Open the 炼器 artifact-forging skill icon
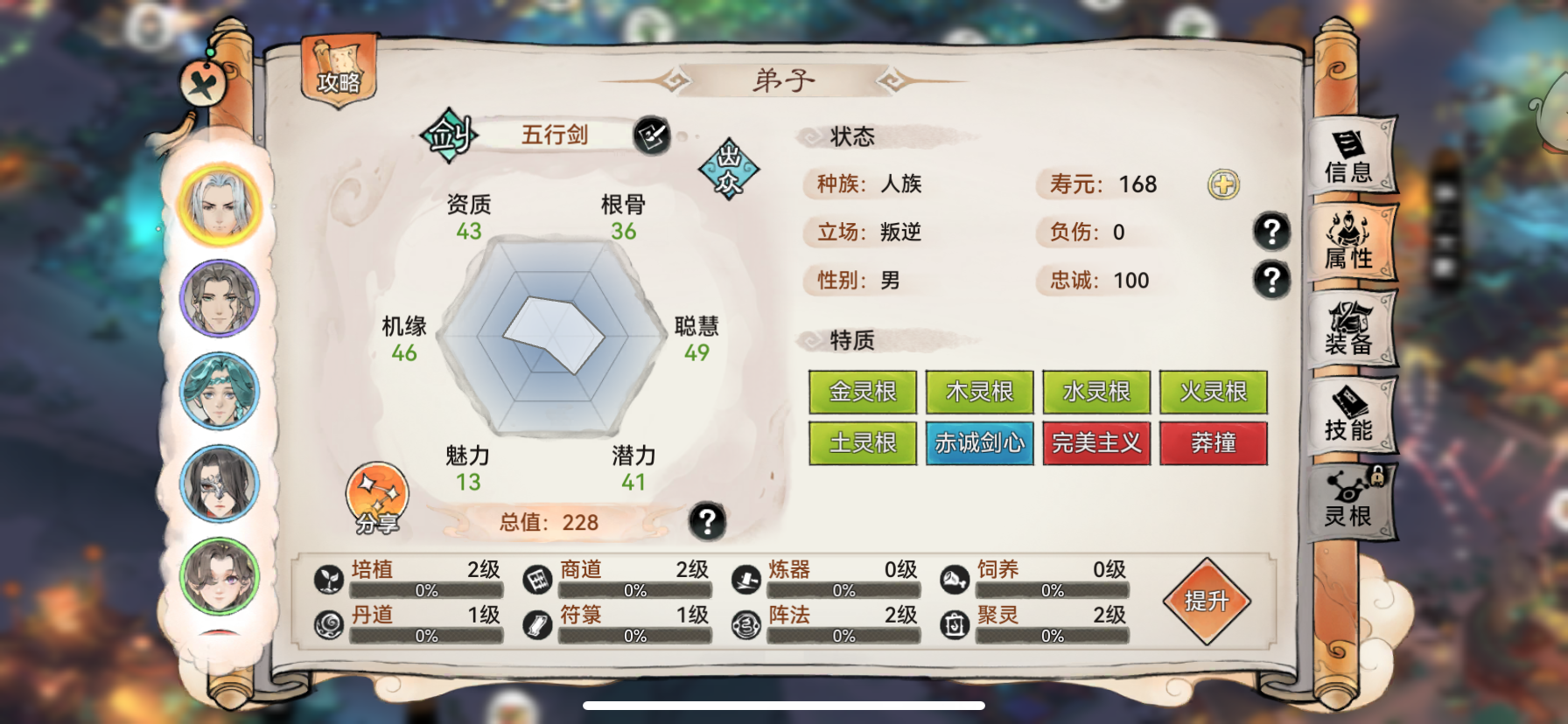Image resolution: width=1568 pixels, height=724 pixels. pyautogui.click(x=745, y=579)
